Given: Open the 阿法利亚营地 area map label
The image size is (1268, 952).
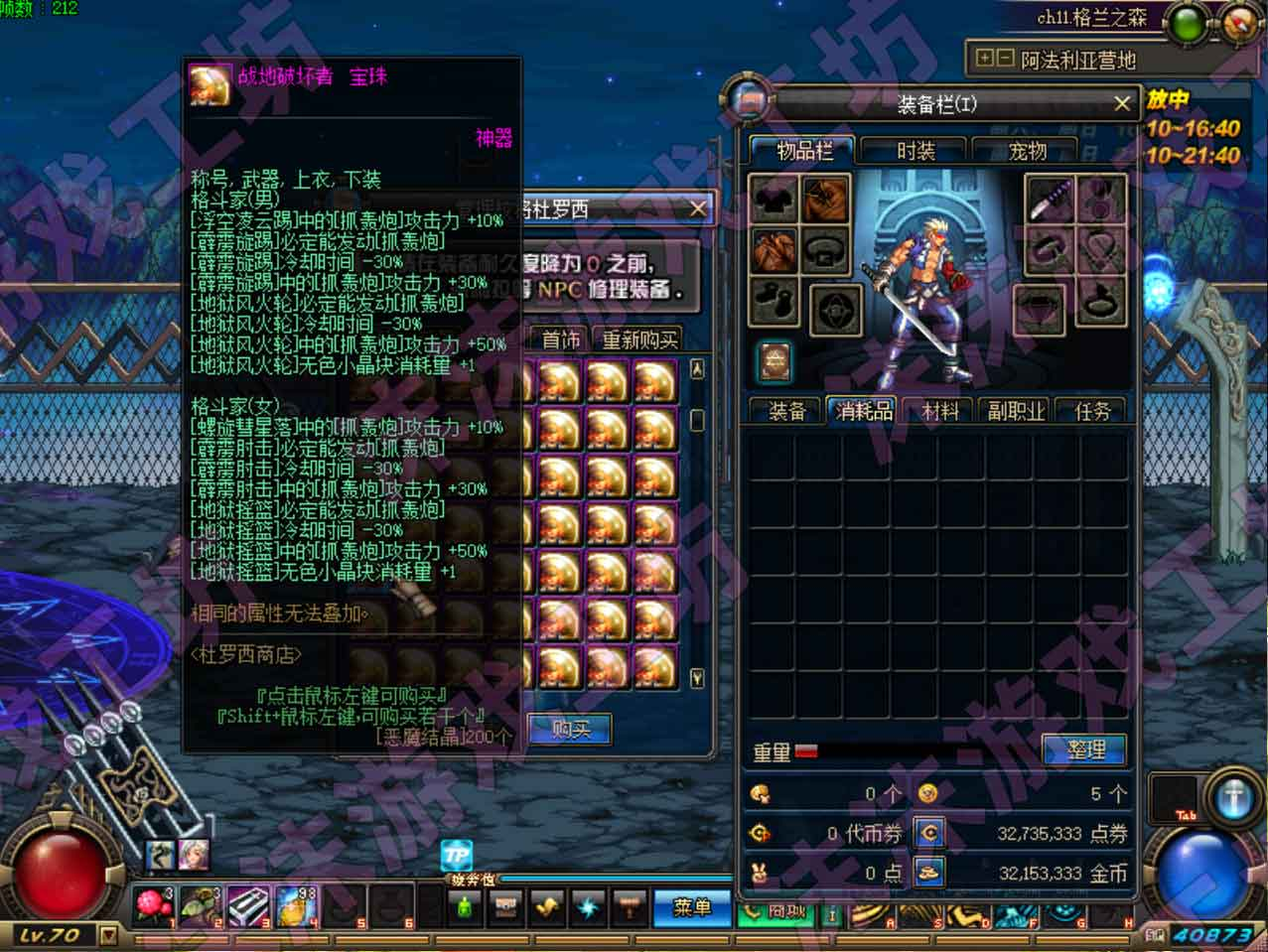Looking at the screenshot, I should pyautogui.click(x=1077, y=60).
